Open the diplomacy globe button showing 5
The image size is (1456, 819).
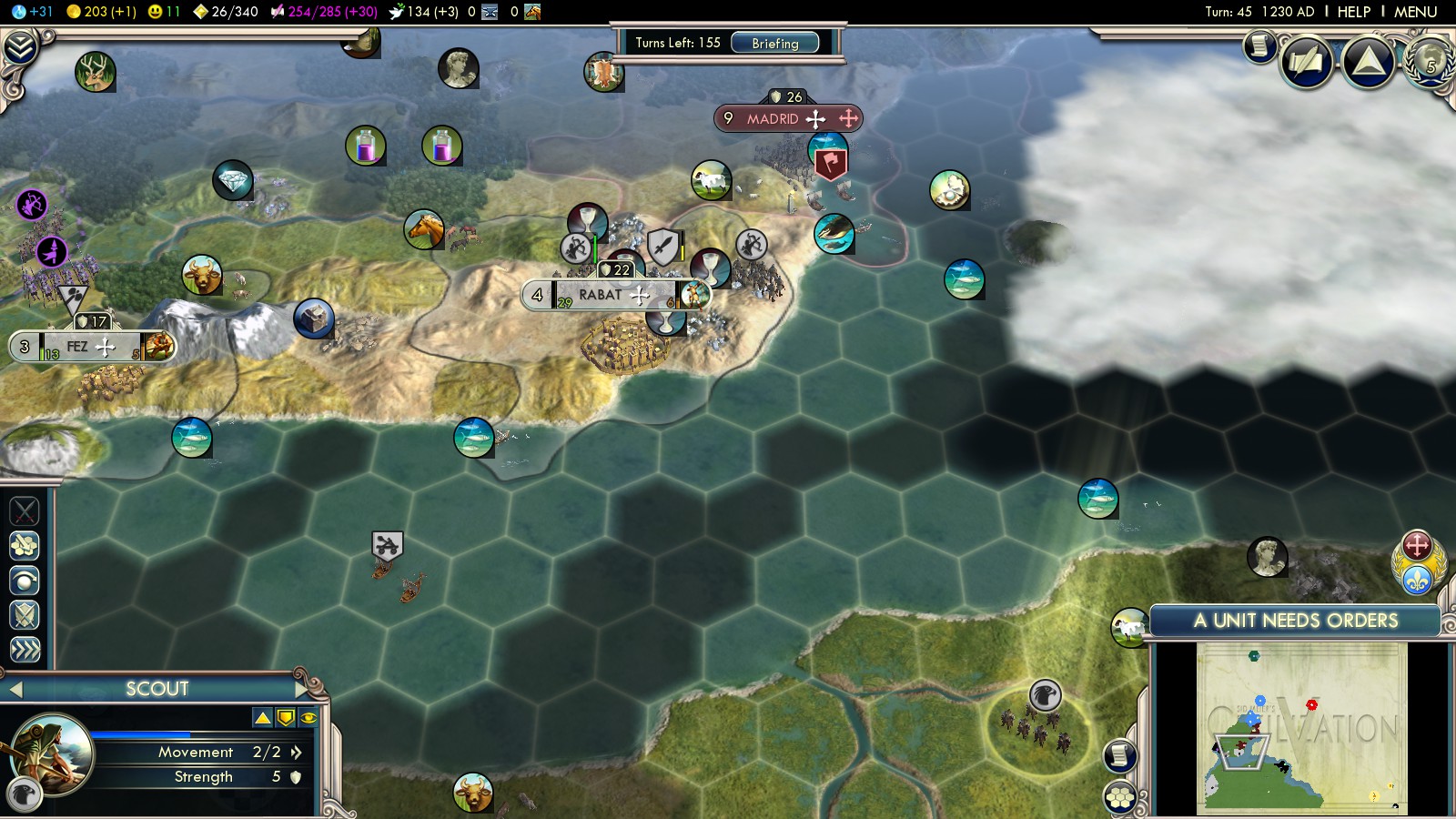[1431, 60]
